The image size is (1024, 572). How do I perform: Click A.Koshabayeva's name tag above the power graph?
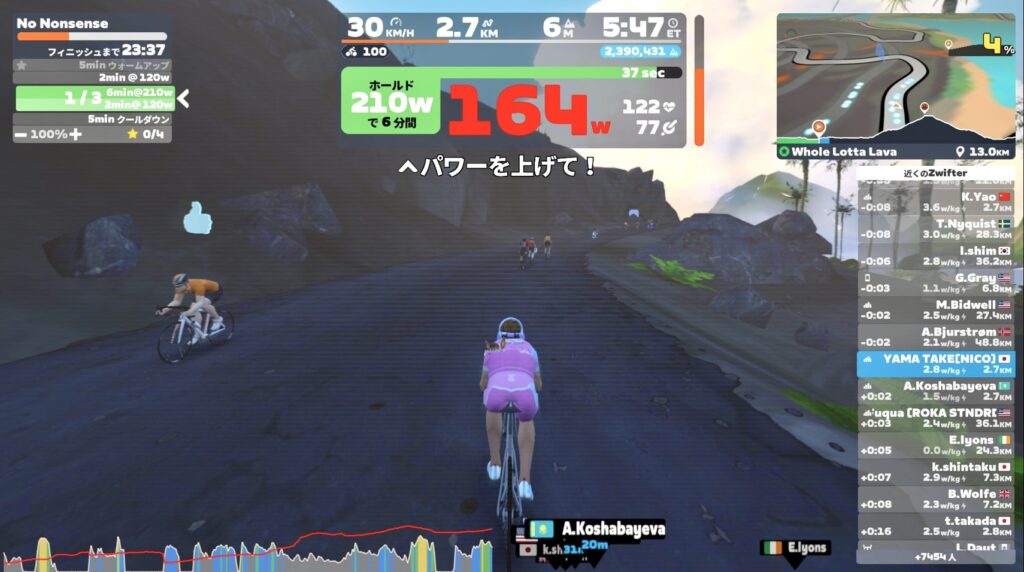pyautogui.click(x=601, y=529)
